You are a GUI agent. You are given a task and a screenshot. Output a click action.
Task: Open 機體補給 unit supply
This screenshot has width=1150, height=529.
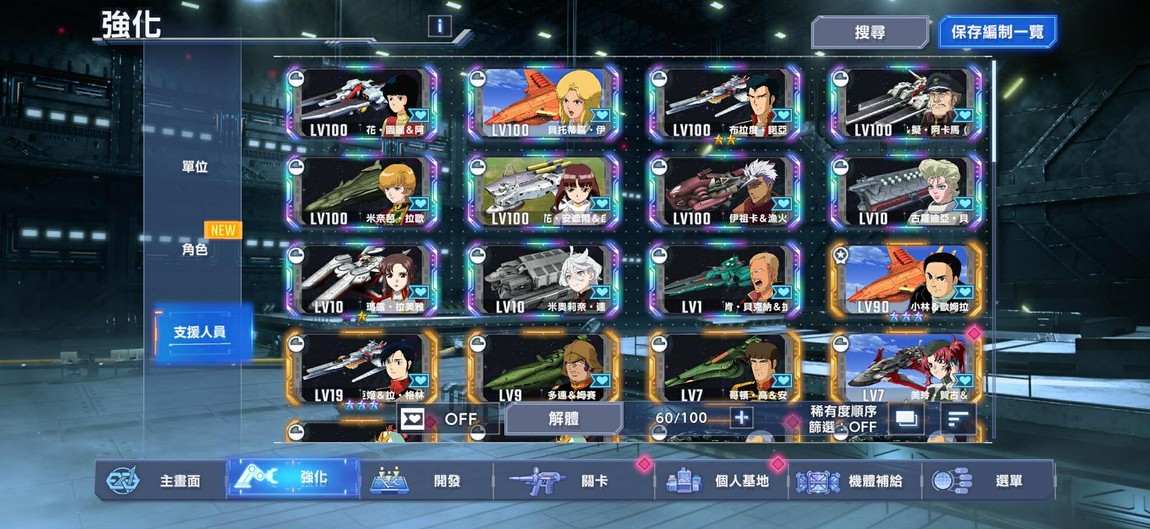click(855, 481)
